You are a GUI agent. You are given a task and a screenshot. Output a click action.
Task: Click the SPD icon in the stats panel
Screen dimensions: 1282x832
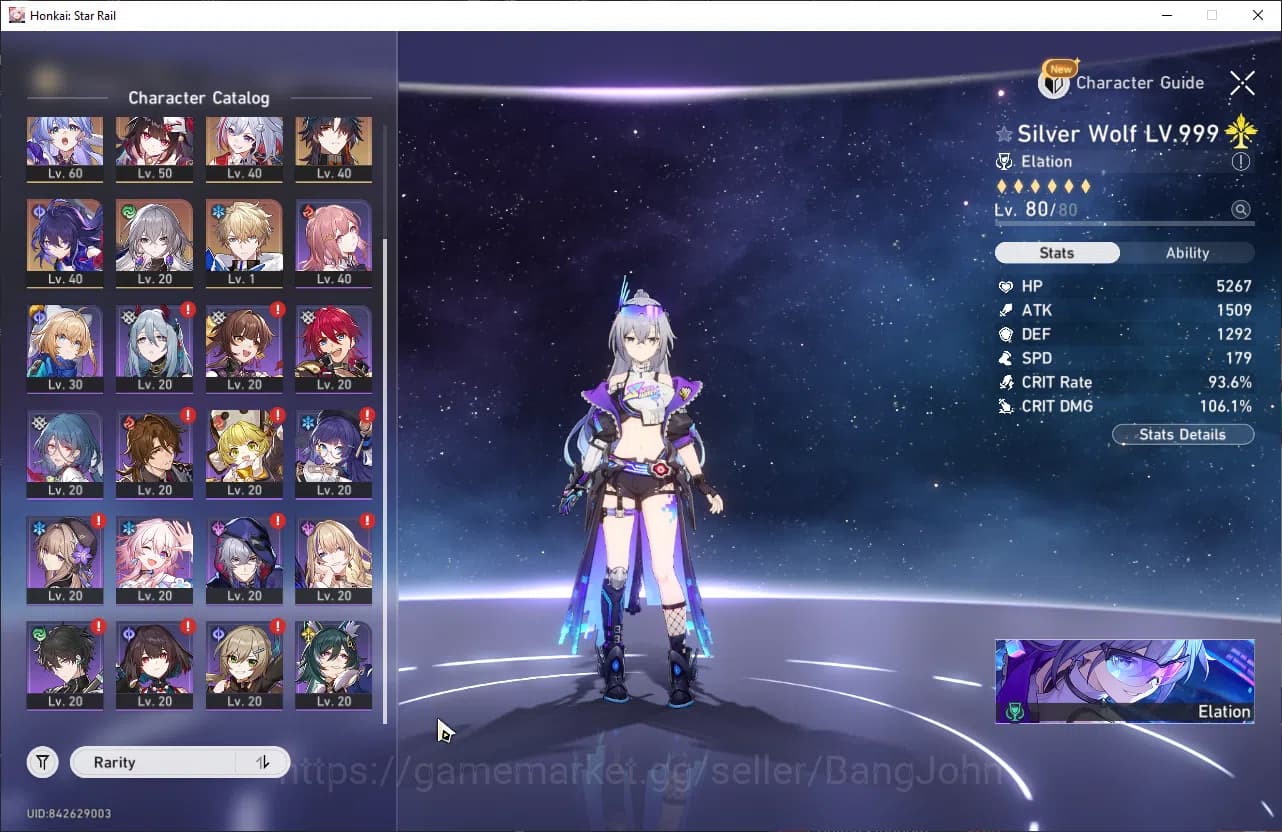1008,358
